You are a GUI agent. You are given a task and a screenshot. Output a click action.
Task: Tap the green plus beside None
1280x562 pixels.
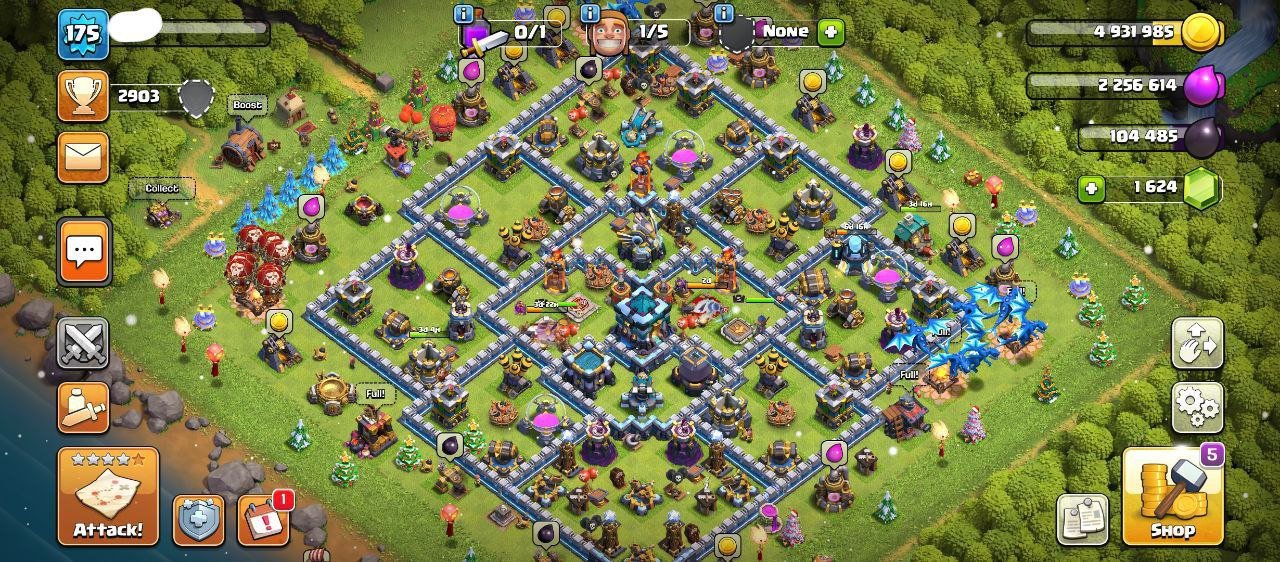(830, 32)
